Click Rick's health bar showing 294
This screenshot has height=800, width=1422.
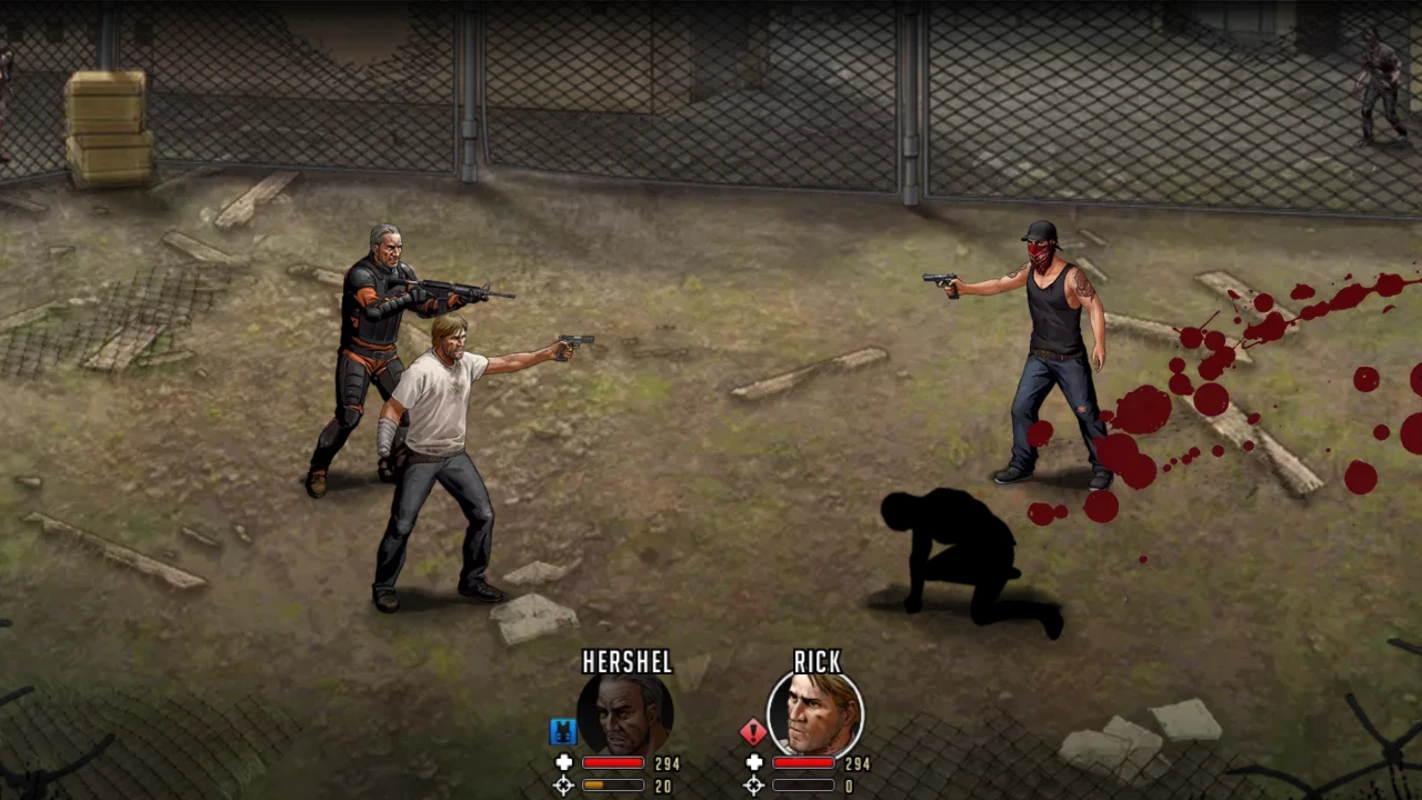point(803,762)
